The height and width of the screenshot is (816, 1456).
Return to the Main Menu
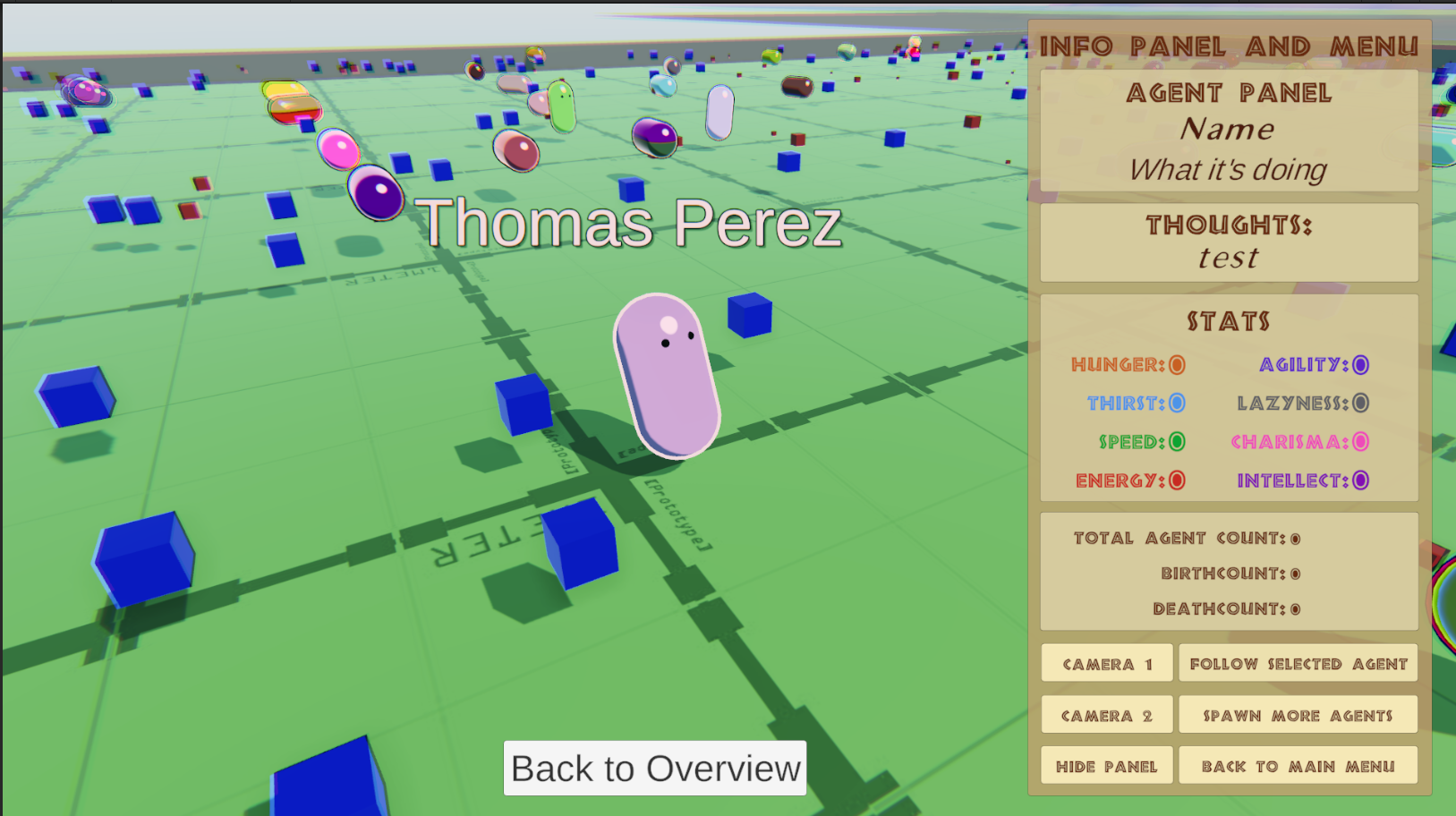click(1298, 765)
